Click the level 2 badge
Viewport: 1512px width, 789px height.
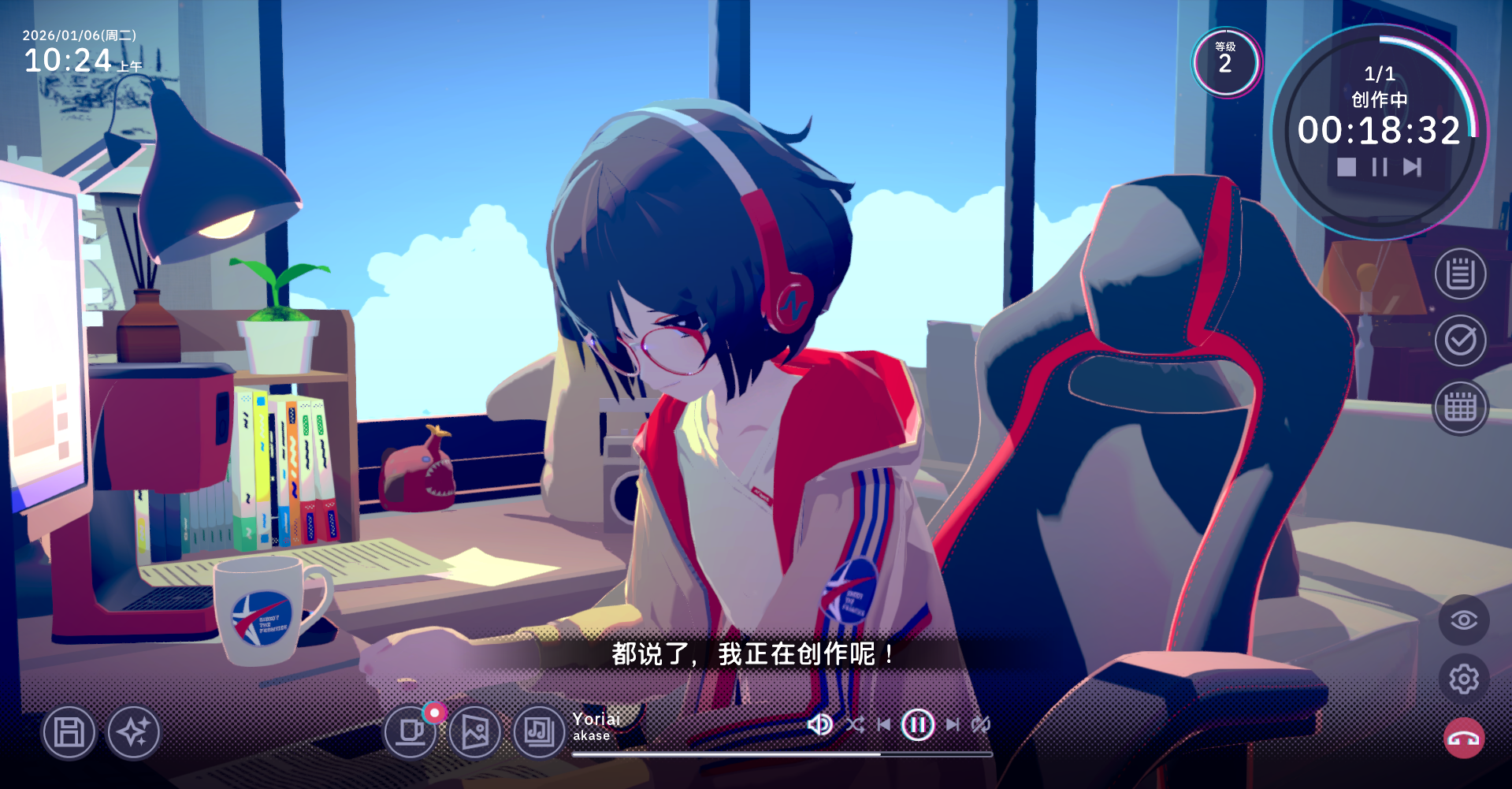click(1226, 63)
